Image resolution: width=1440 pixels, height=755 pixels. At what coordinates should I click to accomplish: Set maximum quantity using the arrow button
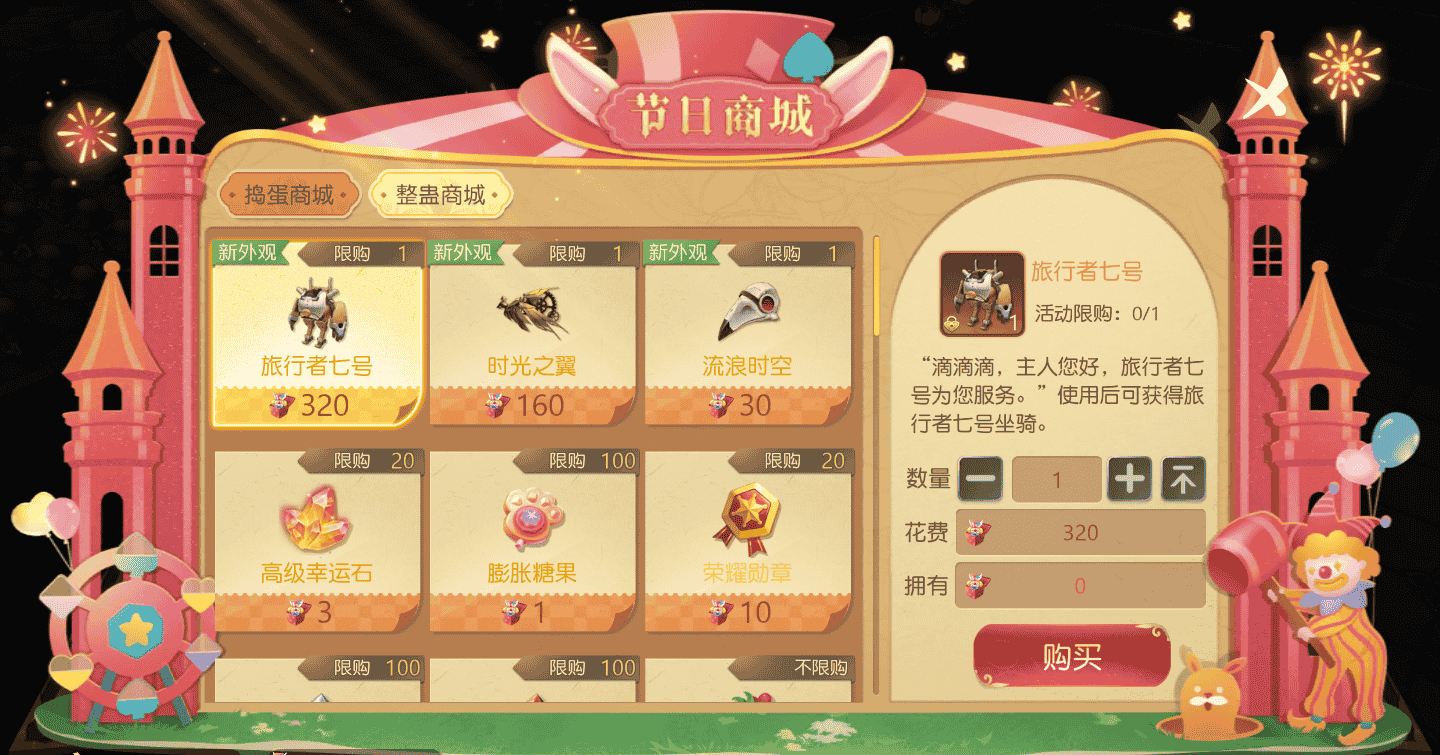coord(1185,479)
